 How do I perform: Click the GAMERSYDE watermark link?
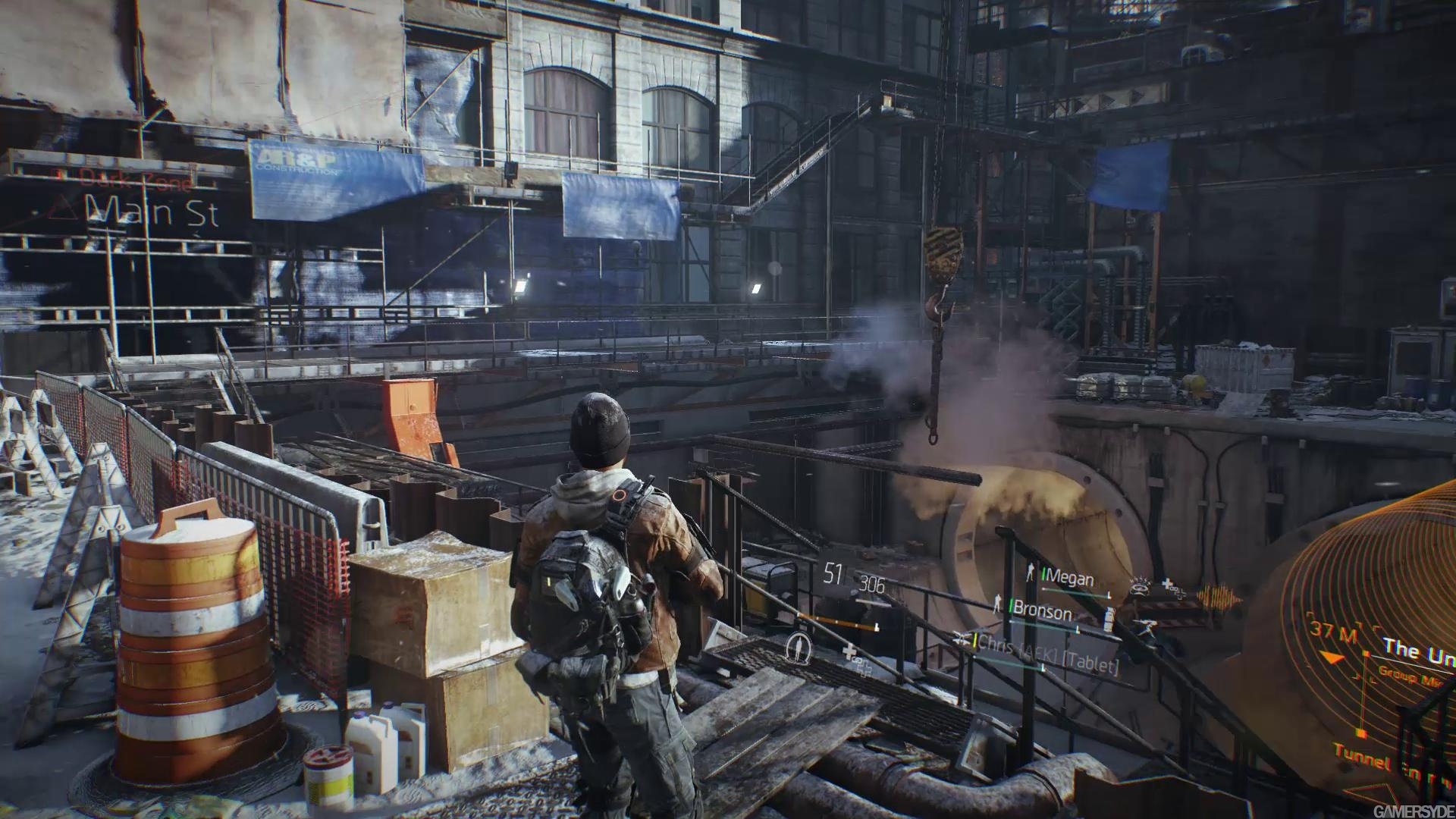(1414, 811)
